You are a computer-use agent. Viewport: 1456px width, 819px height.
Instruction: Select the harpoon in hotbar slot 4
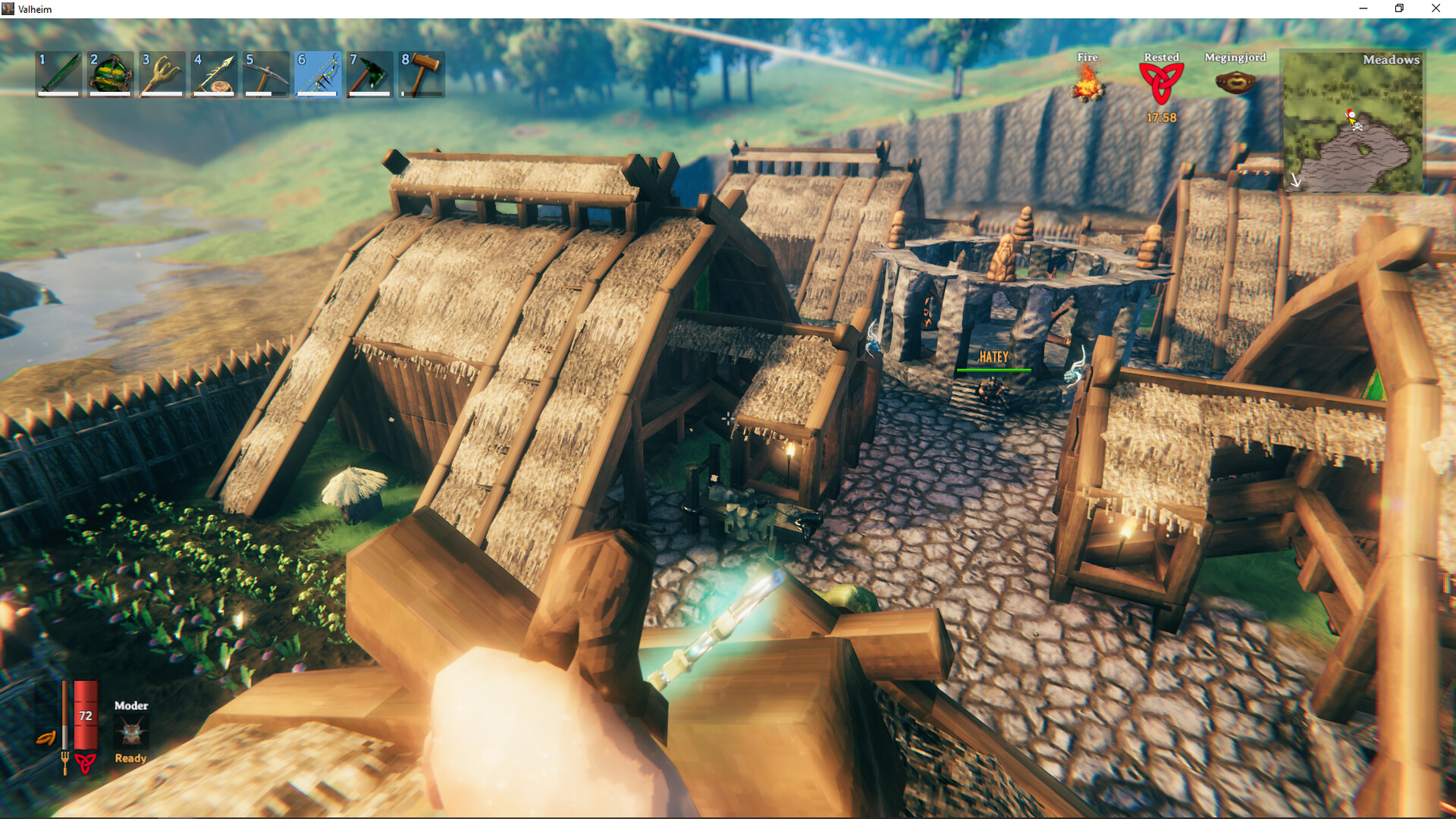(213, 74)
